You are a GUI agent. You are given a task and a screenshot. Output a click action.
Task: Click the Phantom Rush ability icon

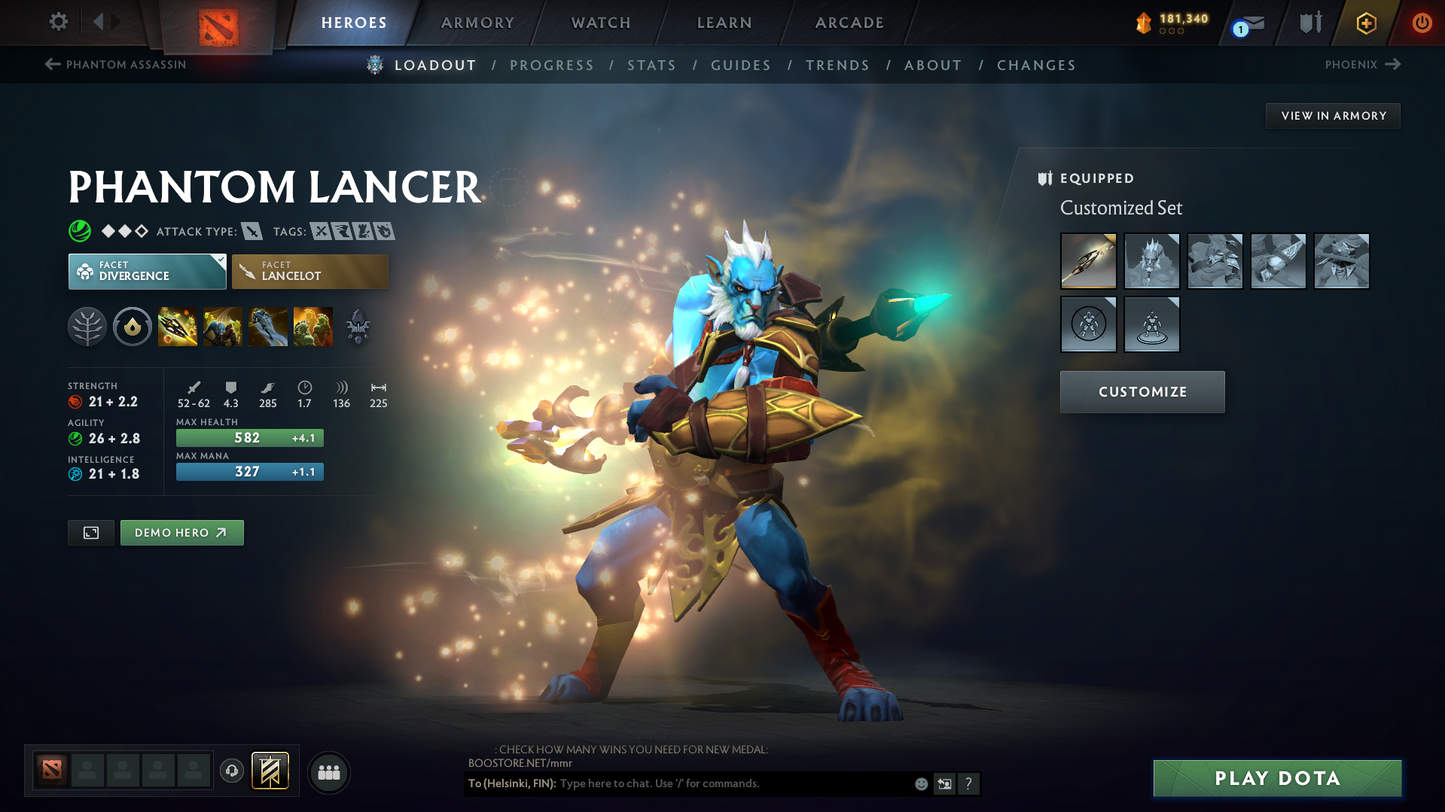coord(267,327)
